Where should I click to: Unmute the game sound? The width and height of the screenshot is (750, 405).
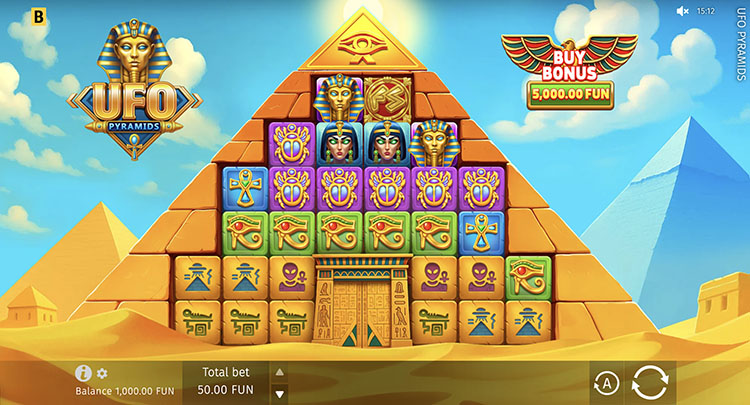[683, 11]
